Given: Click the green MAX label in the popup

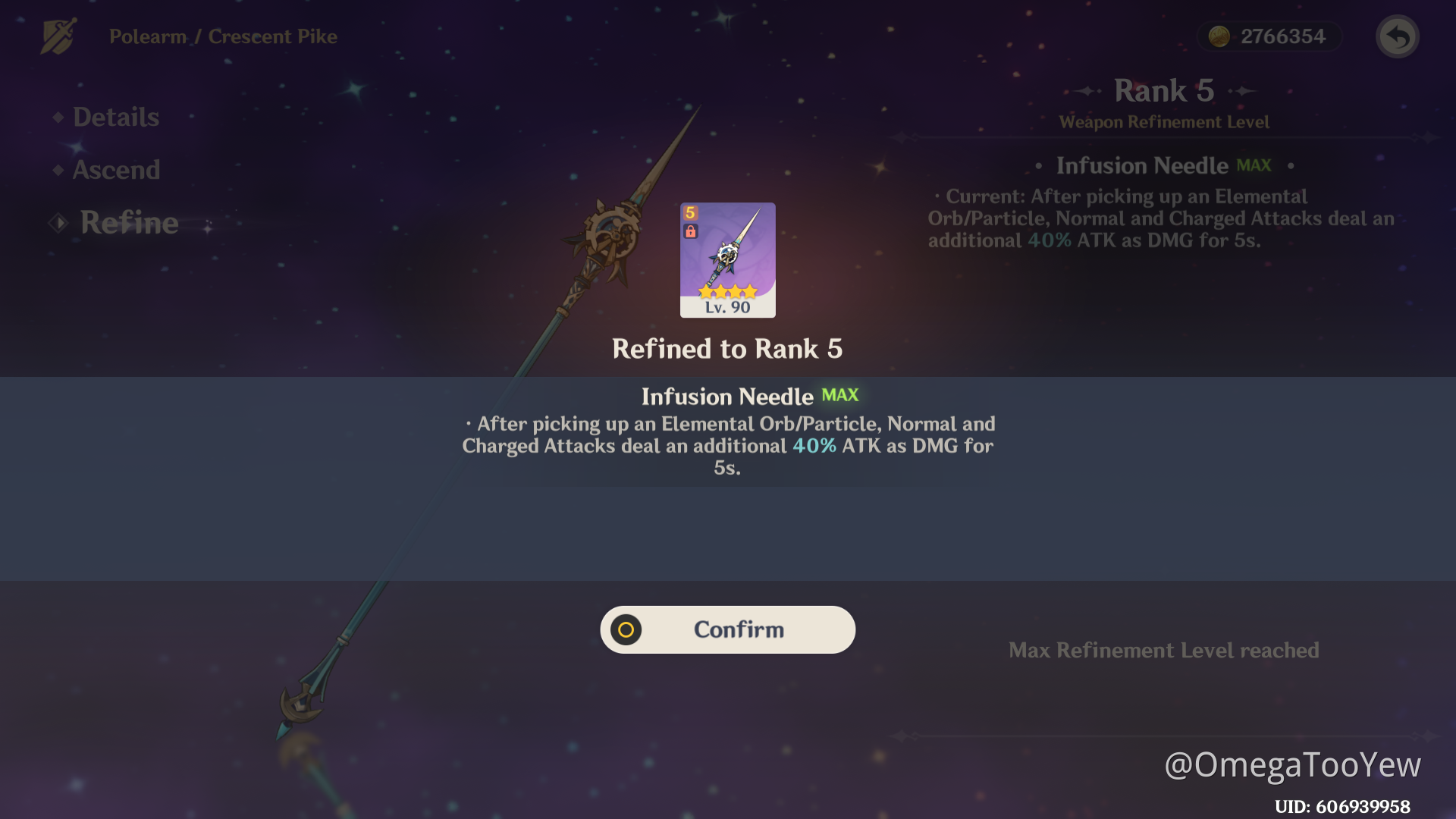Looking at the screenshot, I should (x=837, y=395).
